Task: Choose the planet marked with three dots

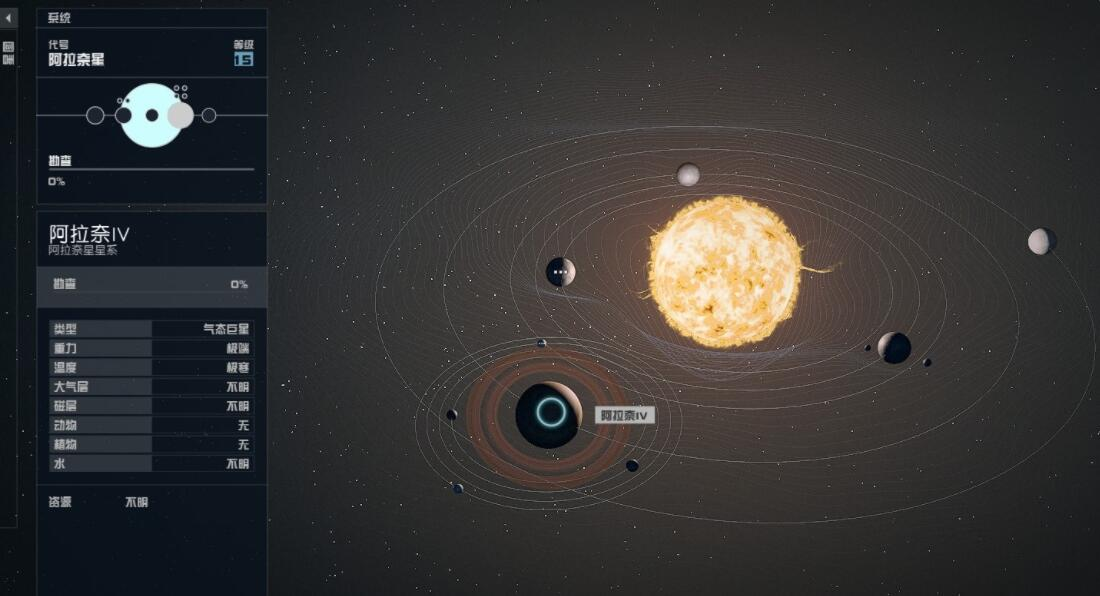Action: click(561, 272)
